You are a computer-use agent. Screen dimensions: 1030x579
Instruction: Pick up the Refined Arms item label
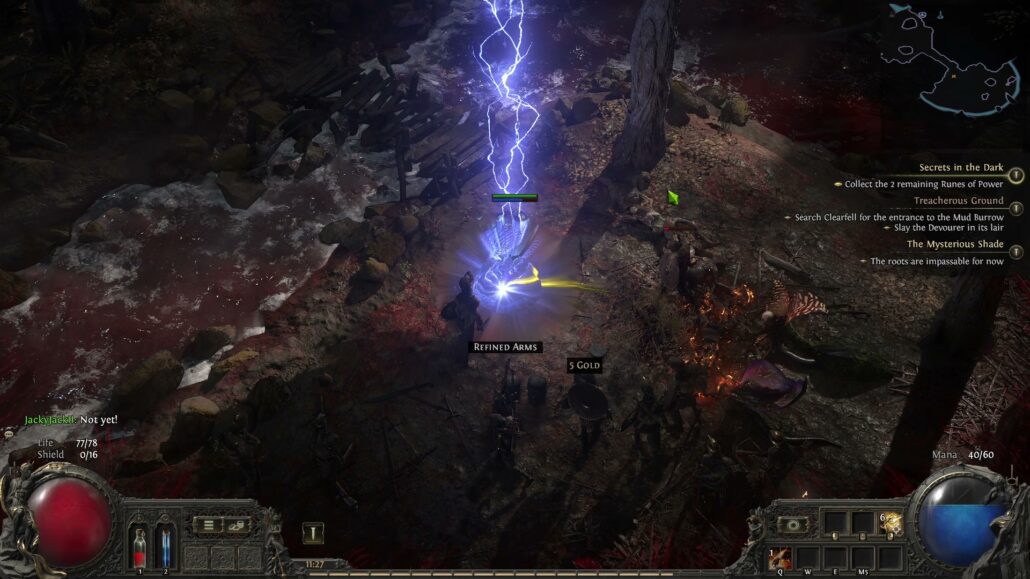click(x=505, y=347)
